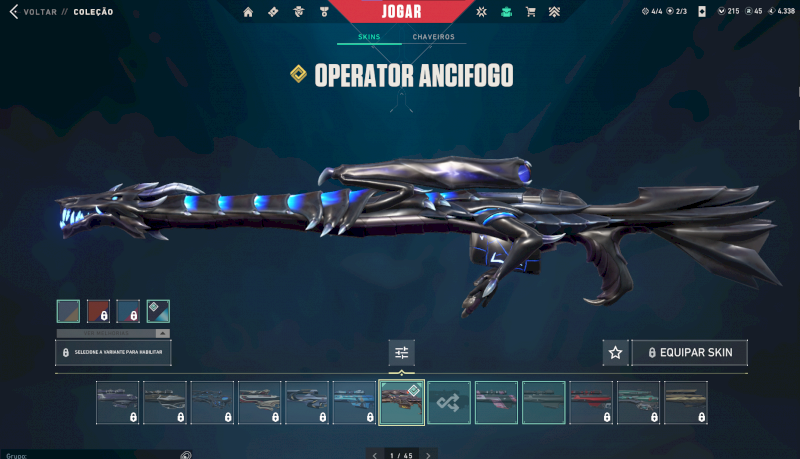This screenshot has width=800, height=459.
Task: Open the filter sliders button
Action: click(401, 352)
